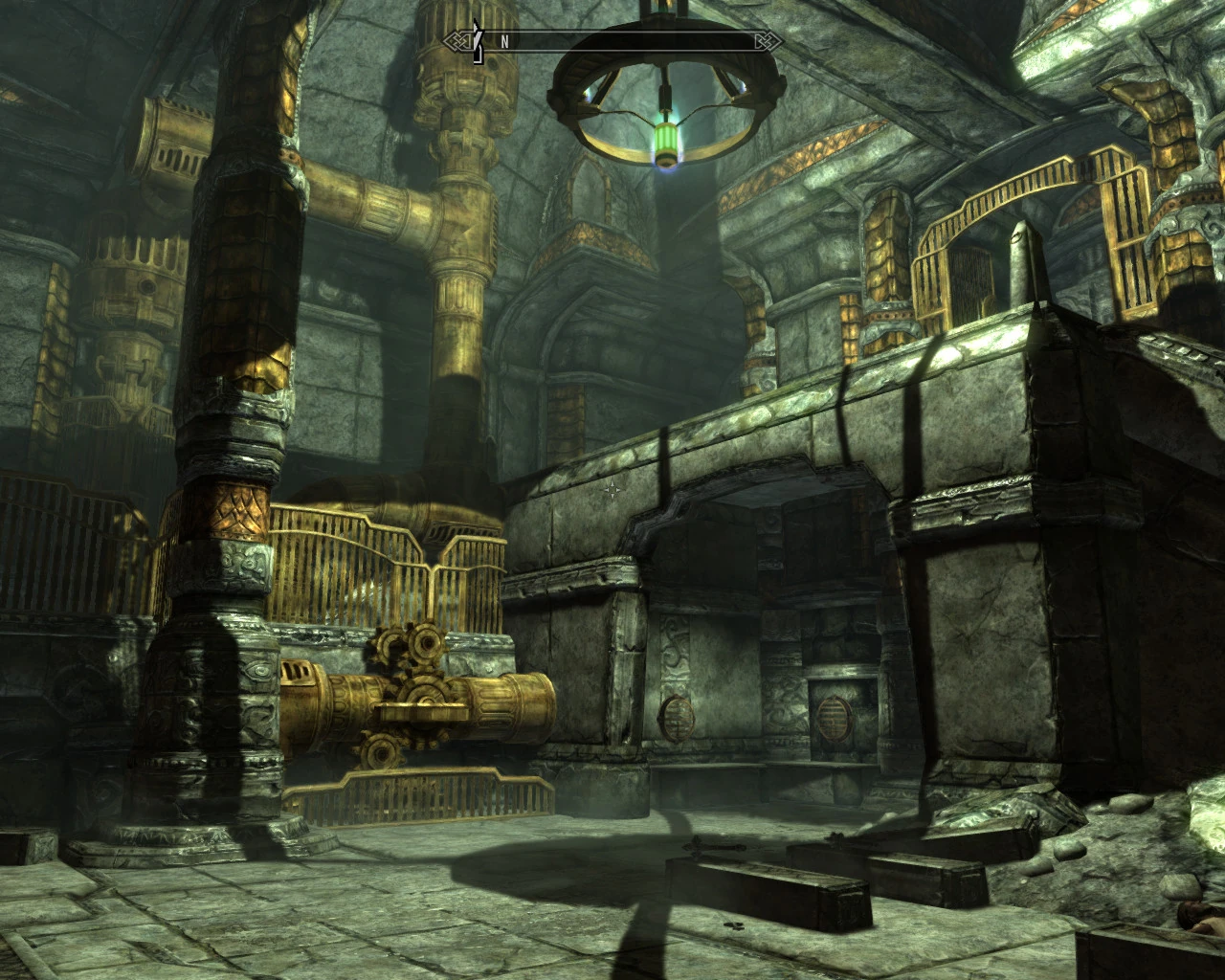Click the N direction marker on the compass
The width and height of the screenshot is (1225, 980).
(x=504, y=40)
